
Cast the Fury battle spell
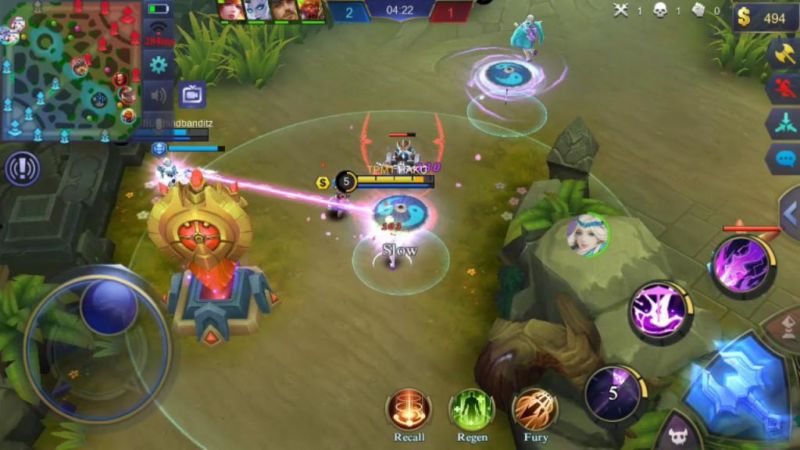click(x=535, y=409)
